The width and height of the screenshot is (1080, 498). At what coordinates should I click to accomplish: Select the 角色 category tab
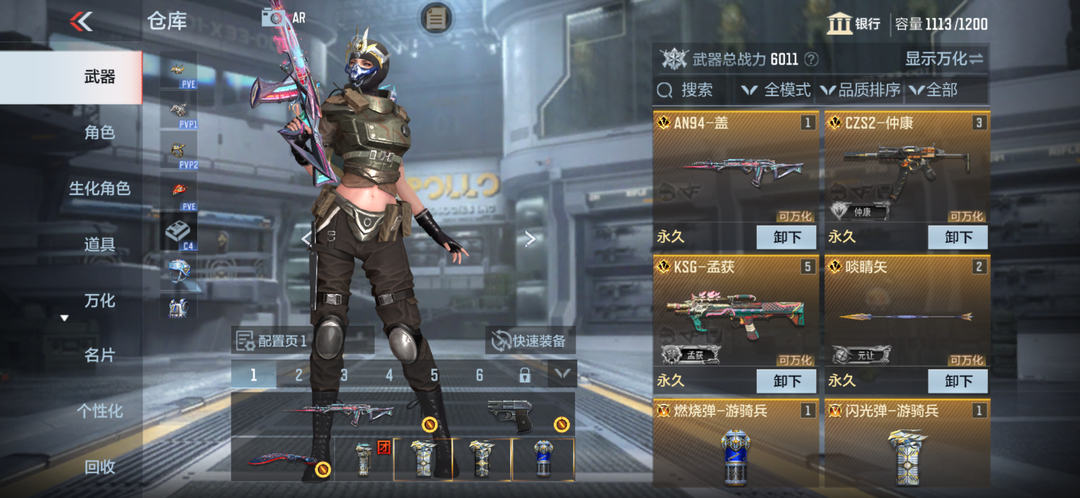pos(99,133)
